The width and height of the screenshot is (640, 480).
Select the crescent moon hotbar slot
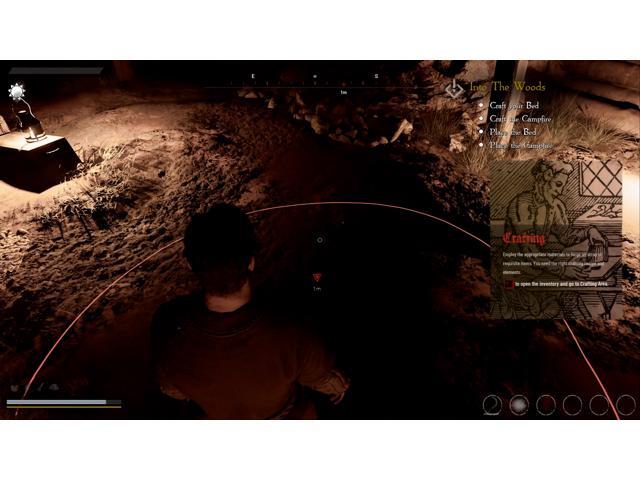click(493, 404)
